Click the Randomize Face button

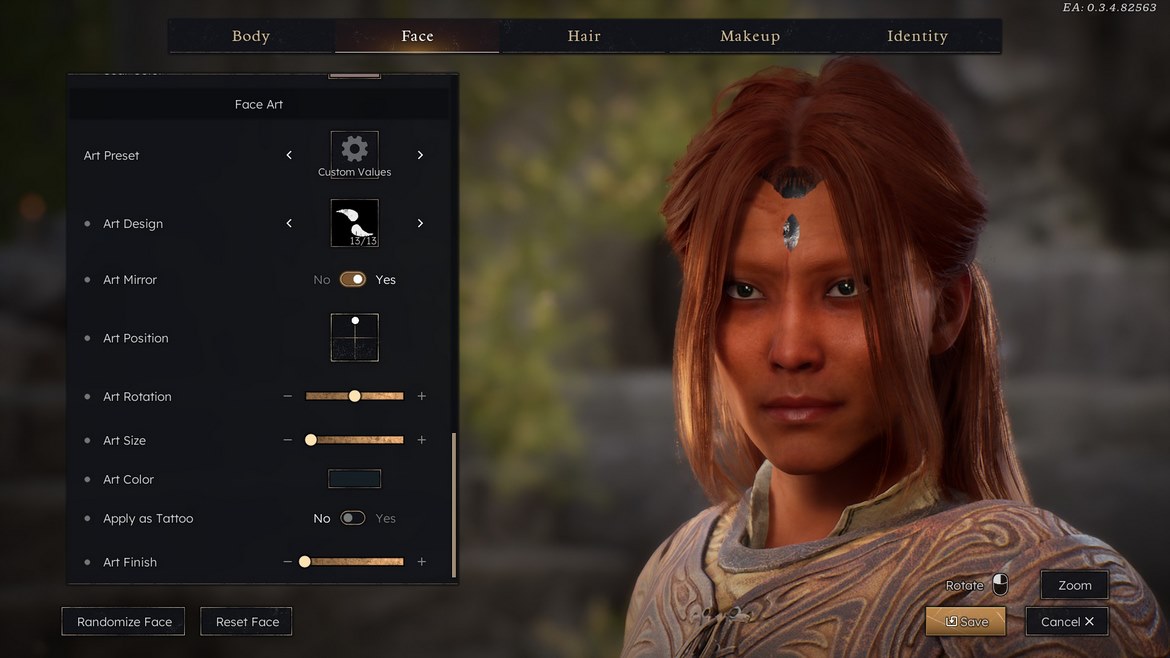click(124, 622)
